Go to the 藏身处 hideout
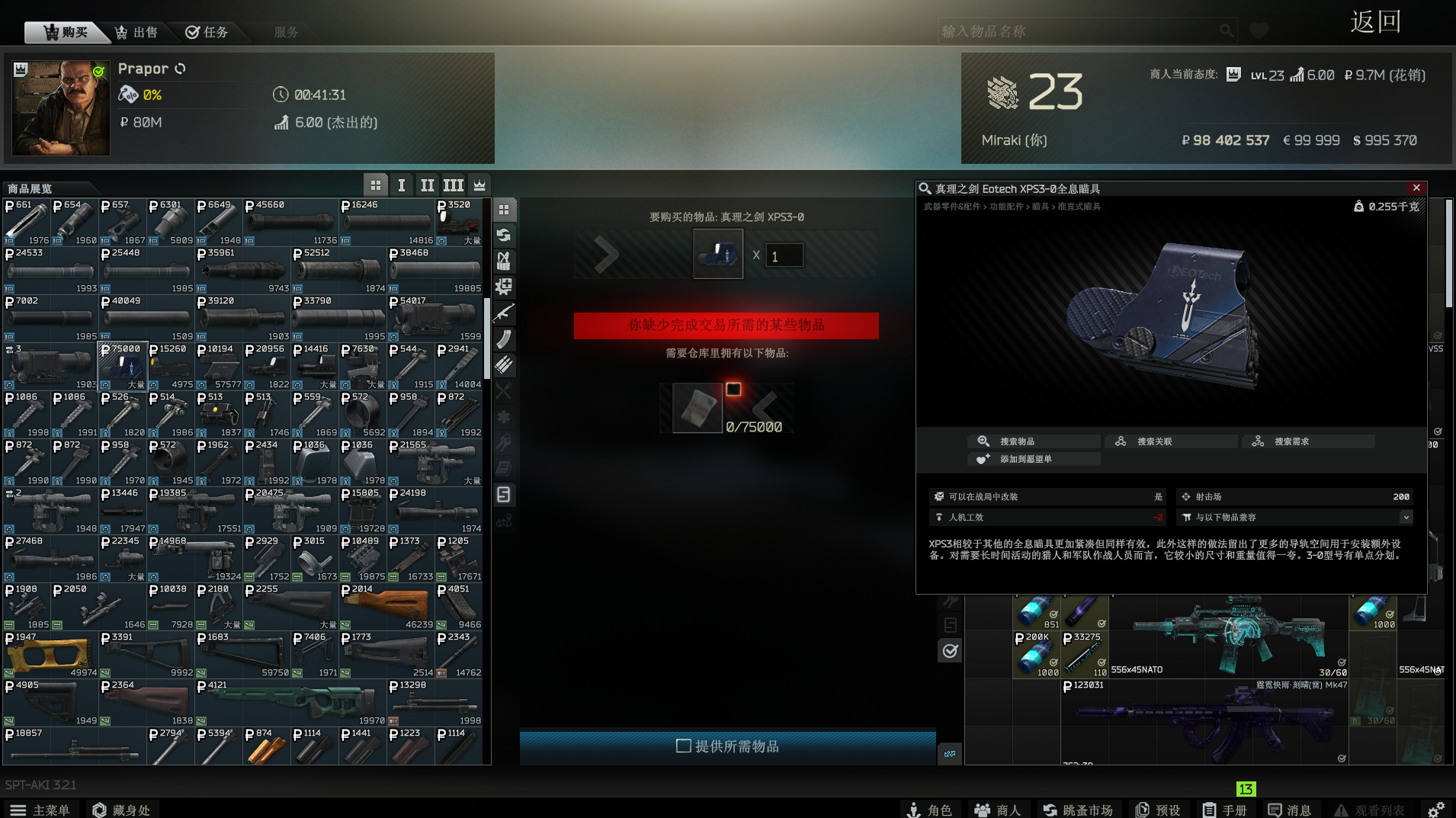 click(121, 810)
